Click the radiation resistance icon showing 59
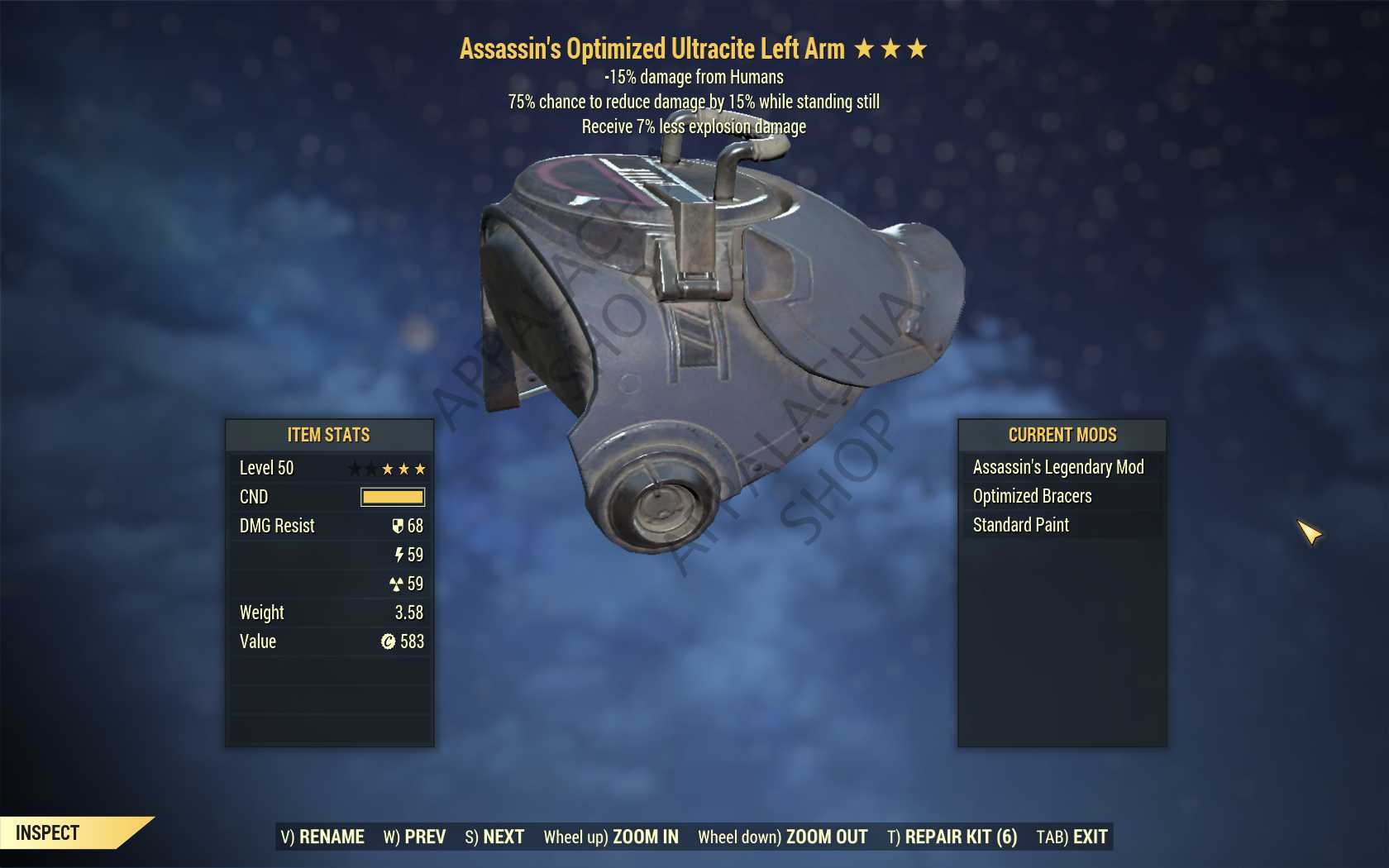The image size is (1389, 868). pos(399,584)
